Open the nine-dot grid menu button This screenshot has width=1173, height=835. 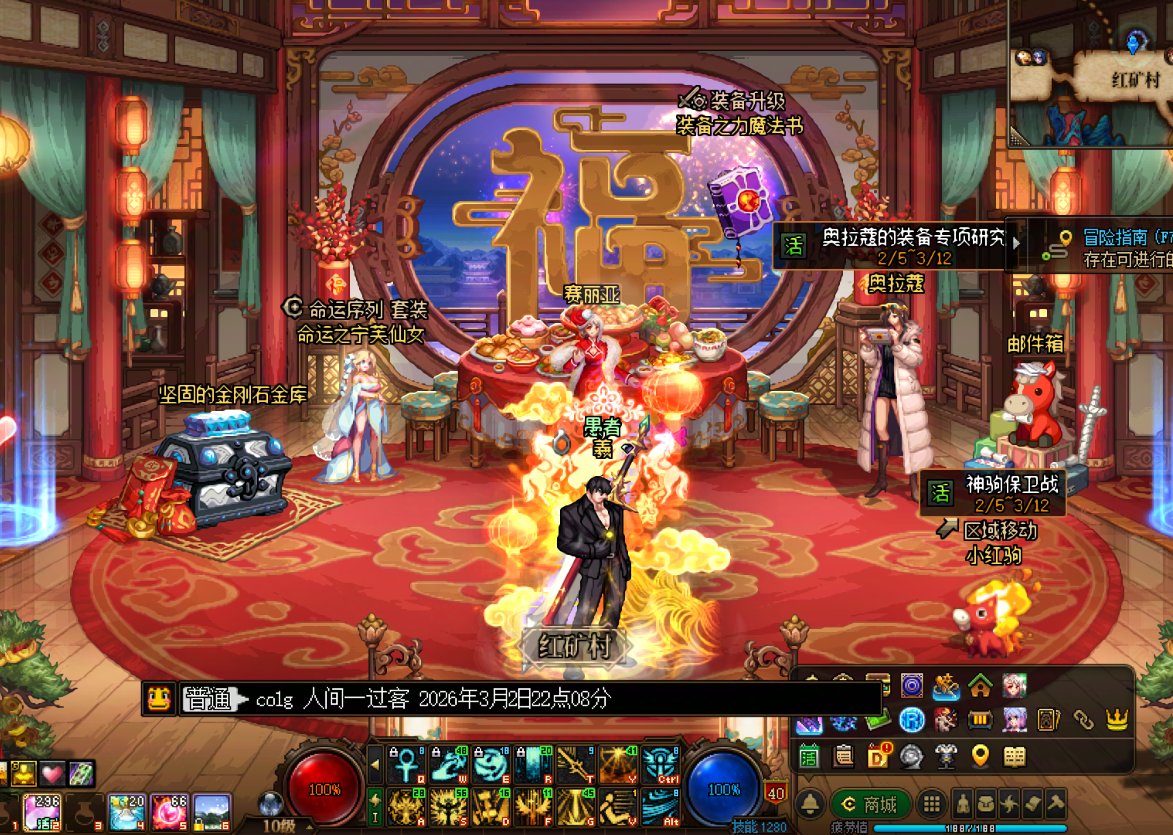pyautogui.click(x=931, y=804)
